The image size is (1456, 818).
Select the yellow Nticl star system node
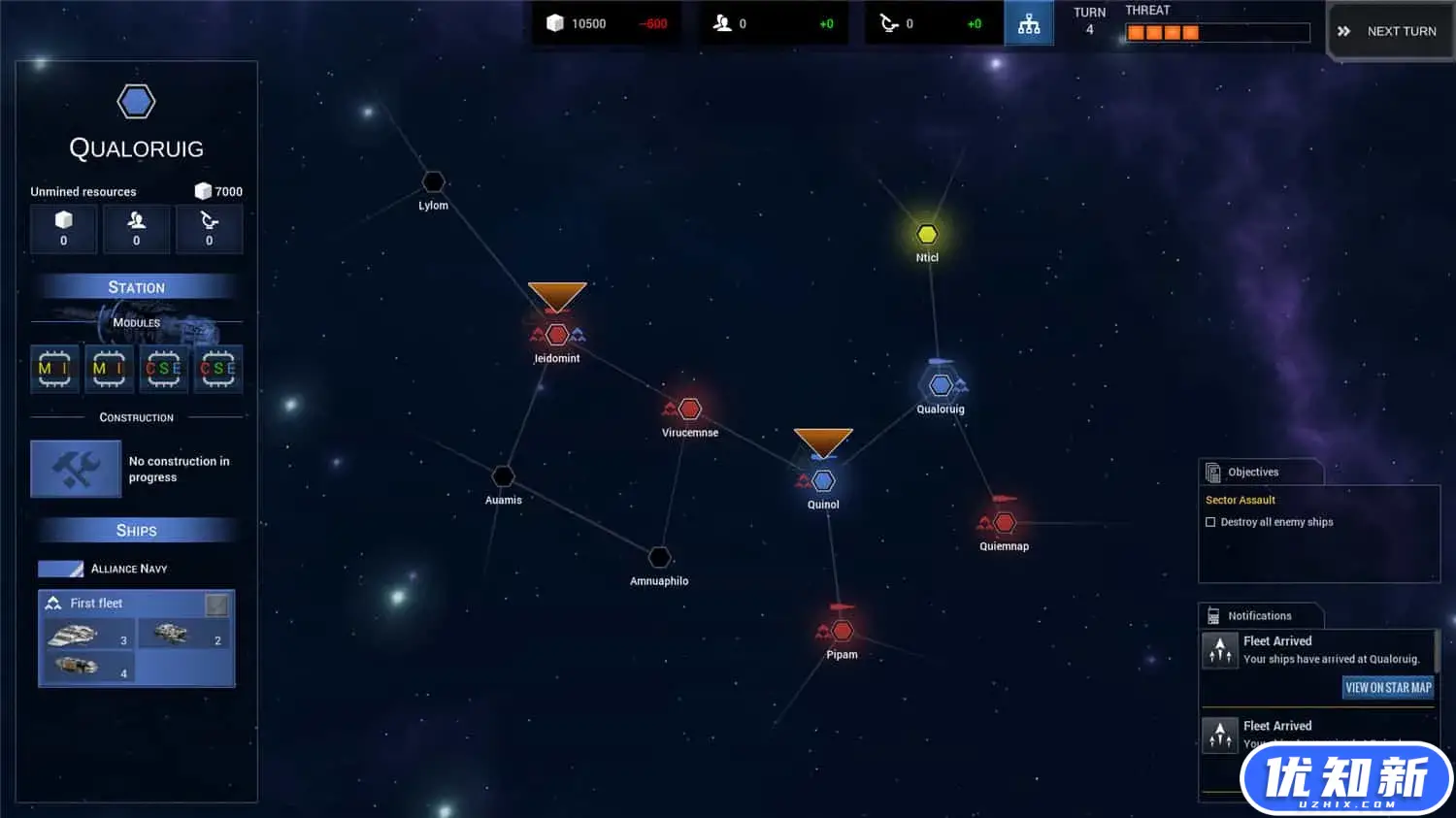click(926, 233)
